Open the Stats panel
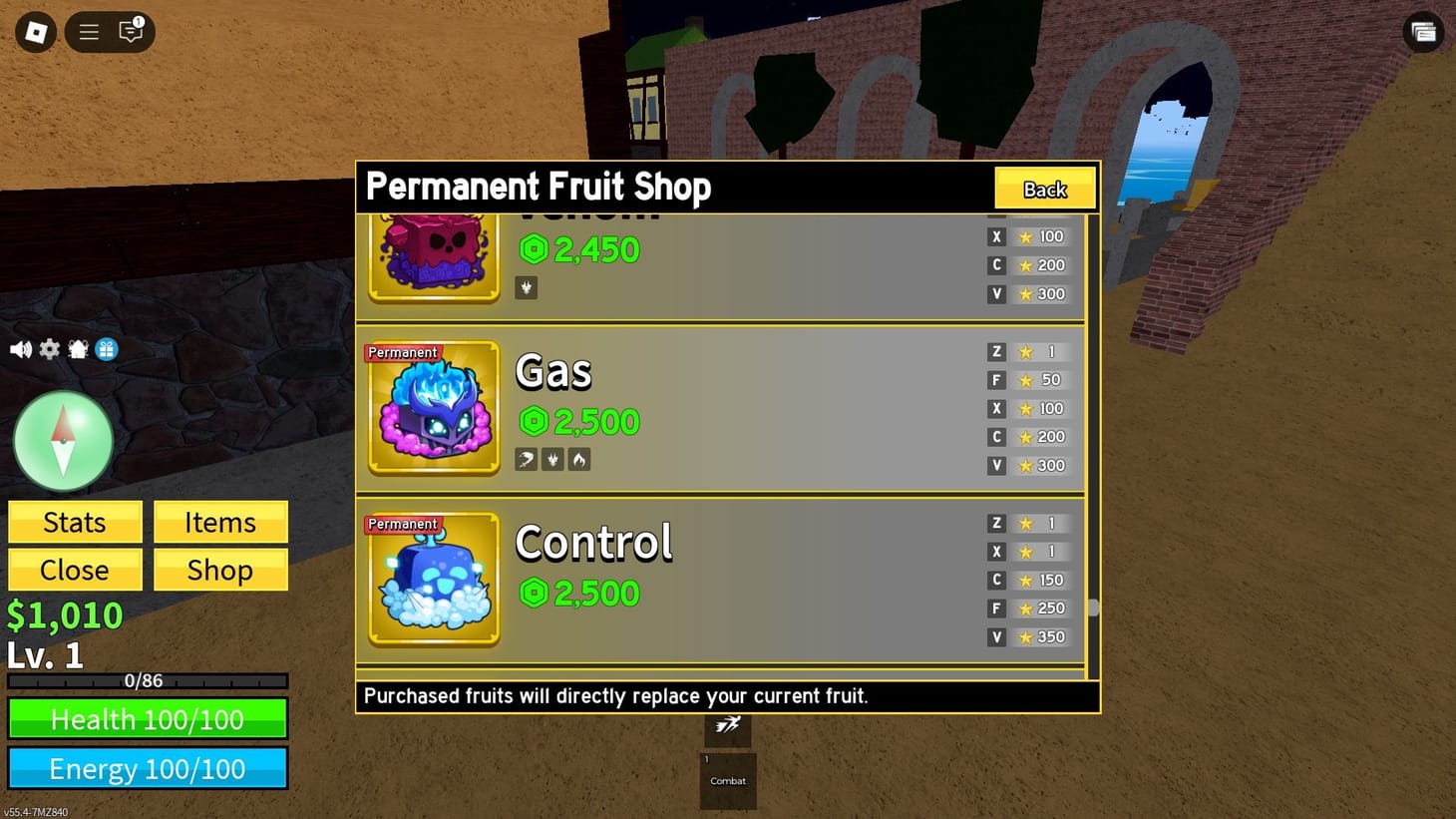The width and height of the screenshot is (1456, 819). pyautogui.click(x=75, y=522)
